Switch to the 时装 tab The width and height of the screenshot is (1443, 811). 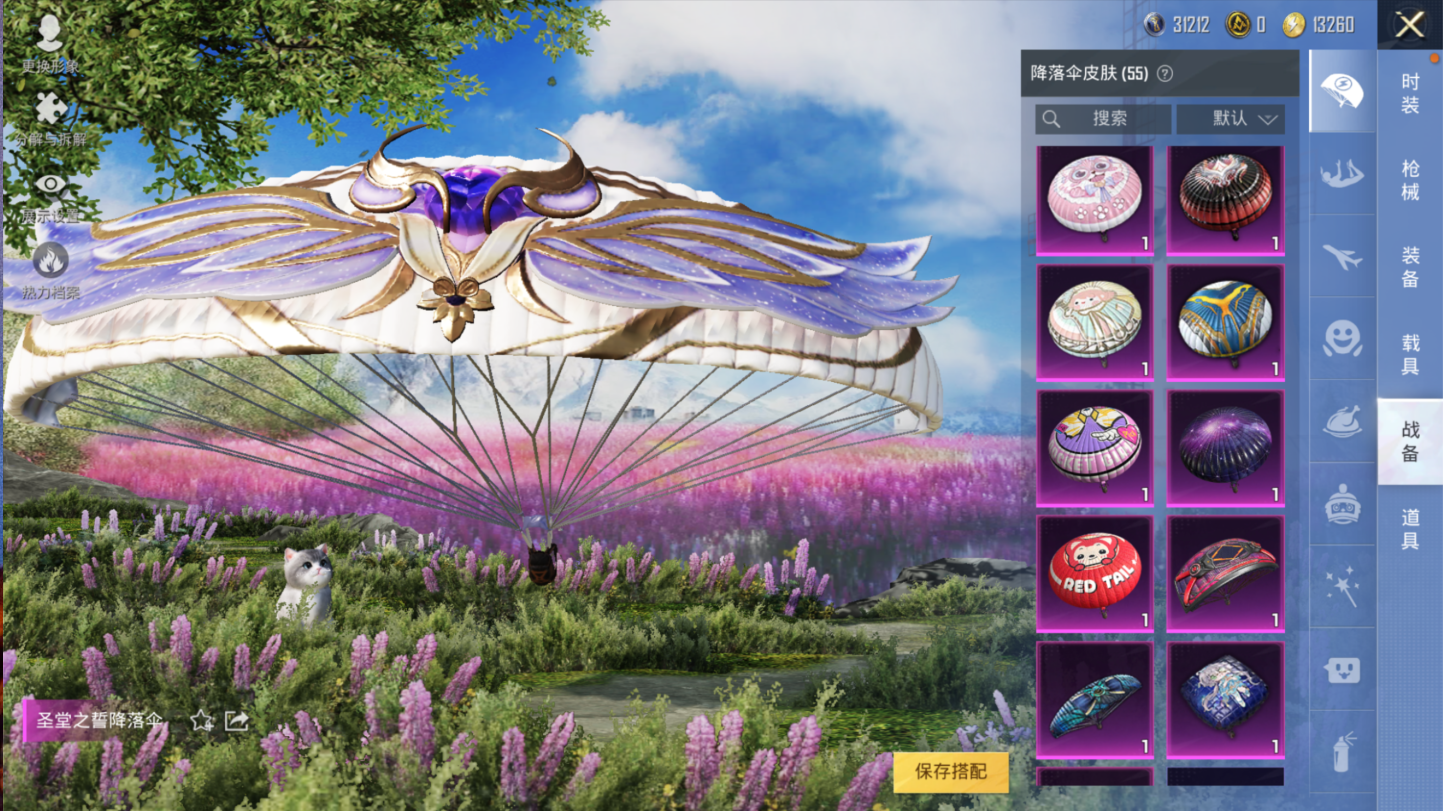(x=1410, y=93)
